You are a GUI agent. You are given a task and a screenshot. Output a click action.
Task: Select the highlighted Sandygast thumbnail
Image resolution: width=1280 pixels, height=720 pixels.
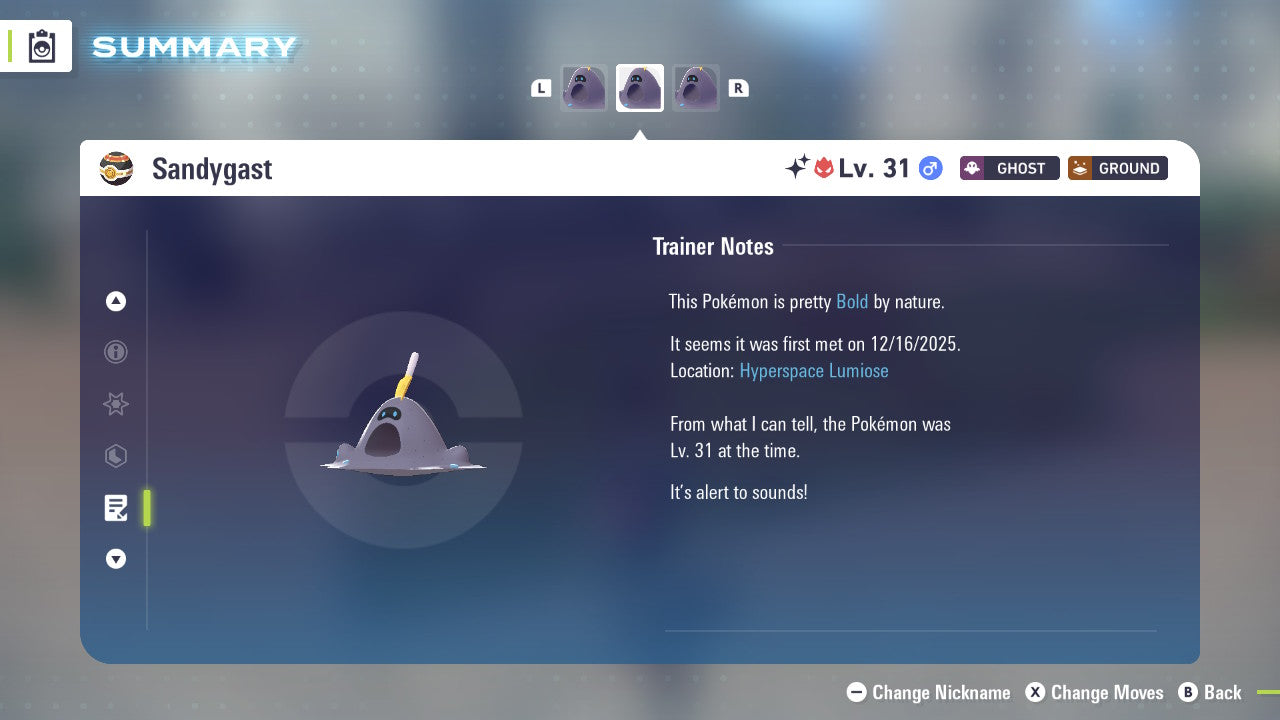(640, 88)
